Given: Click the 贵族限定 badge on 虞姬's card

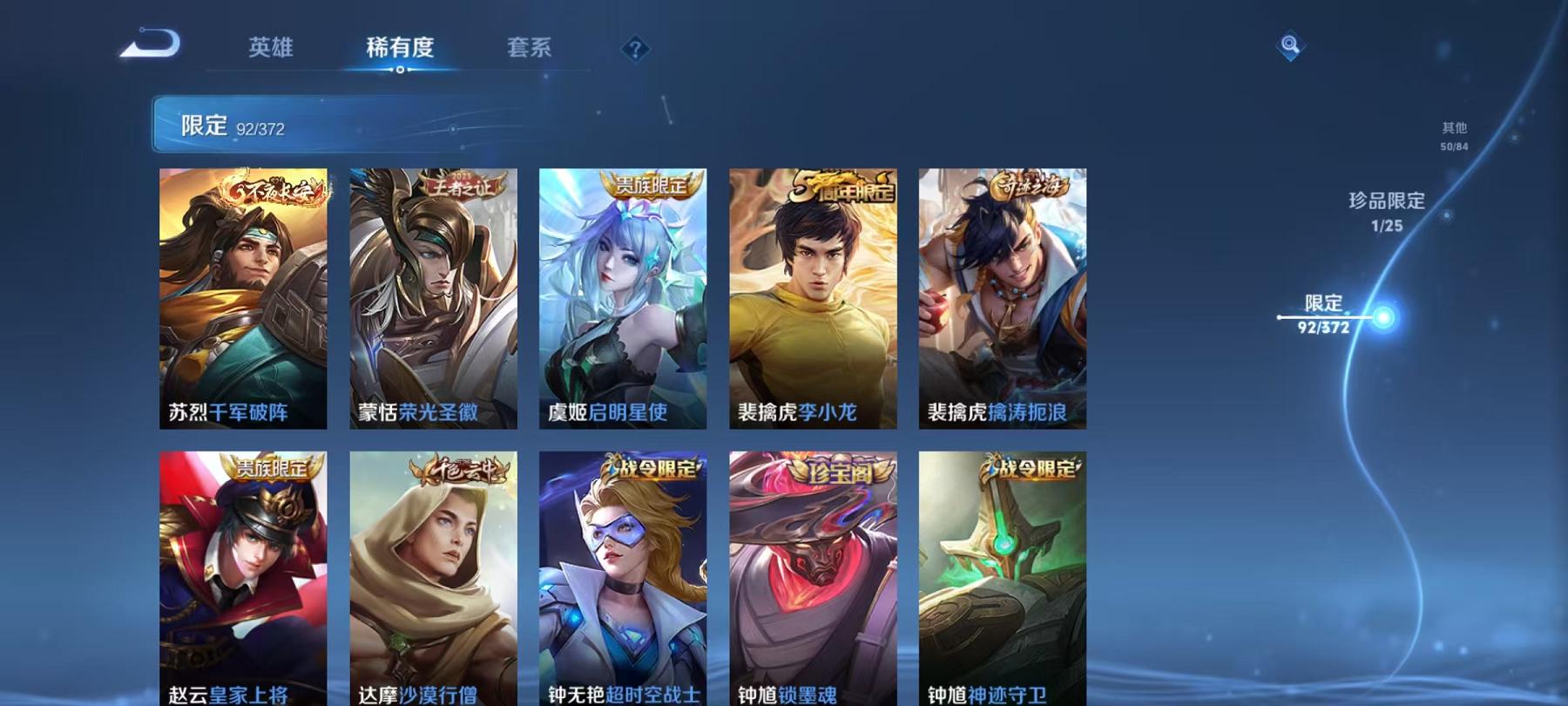Looking at the screenshot, I should point(649,183).
